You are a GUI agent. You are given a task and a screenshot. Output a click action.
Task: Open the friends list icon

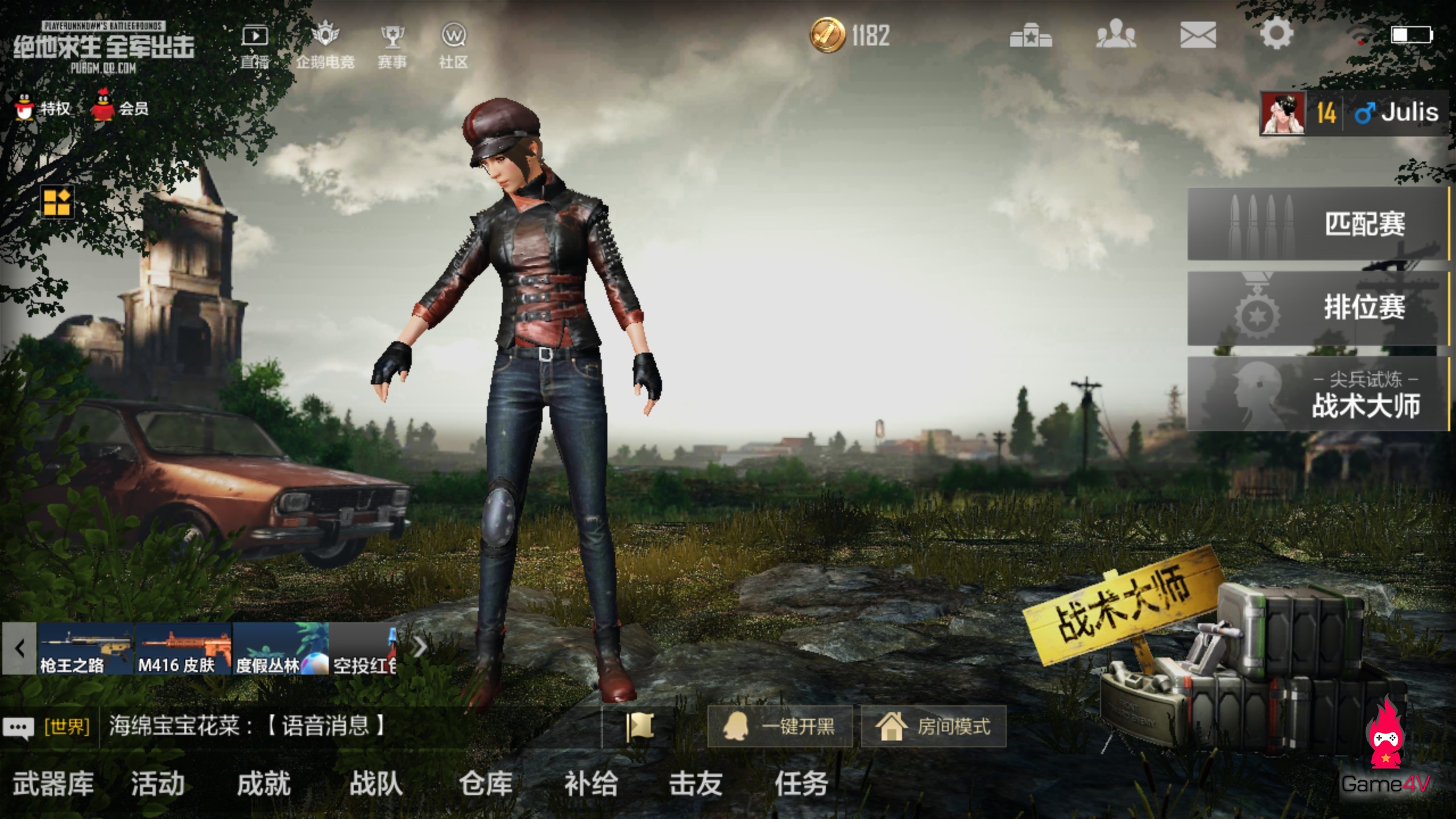(x=1118, y=35)
